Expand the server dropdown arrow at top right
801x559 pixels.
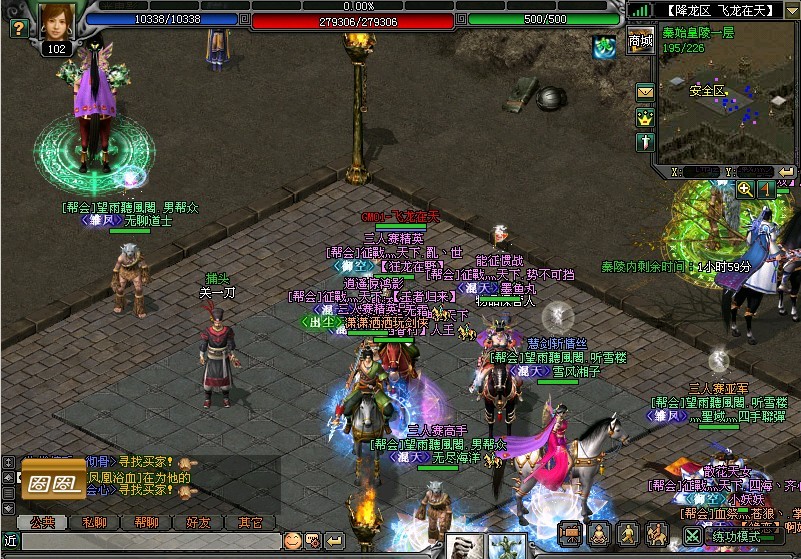point(791,11)
